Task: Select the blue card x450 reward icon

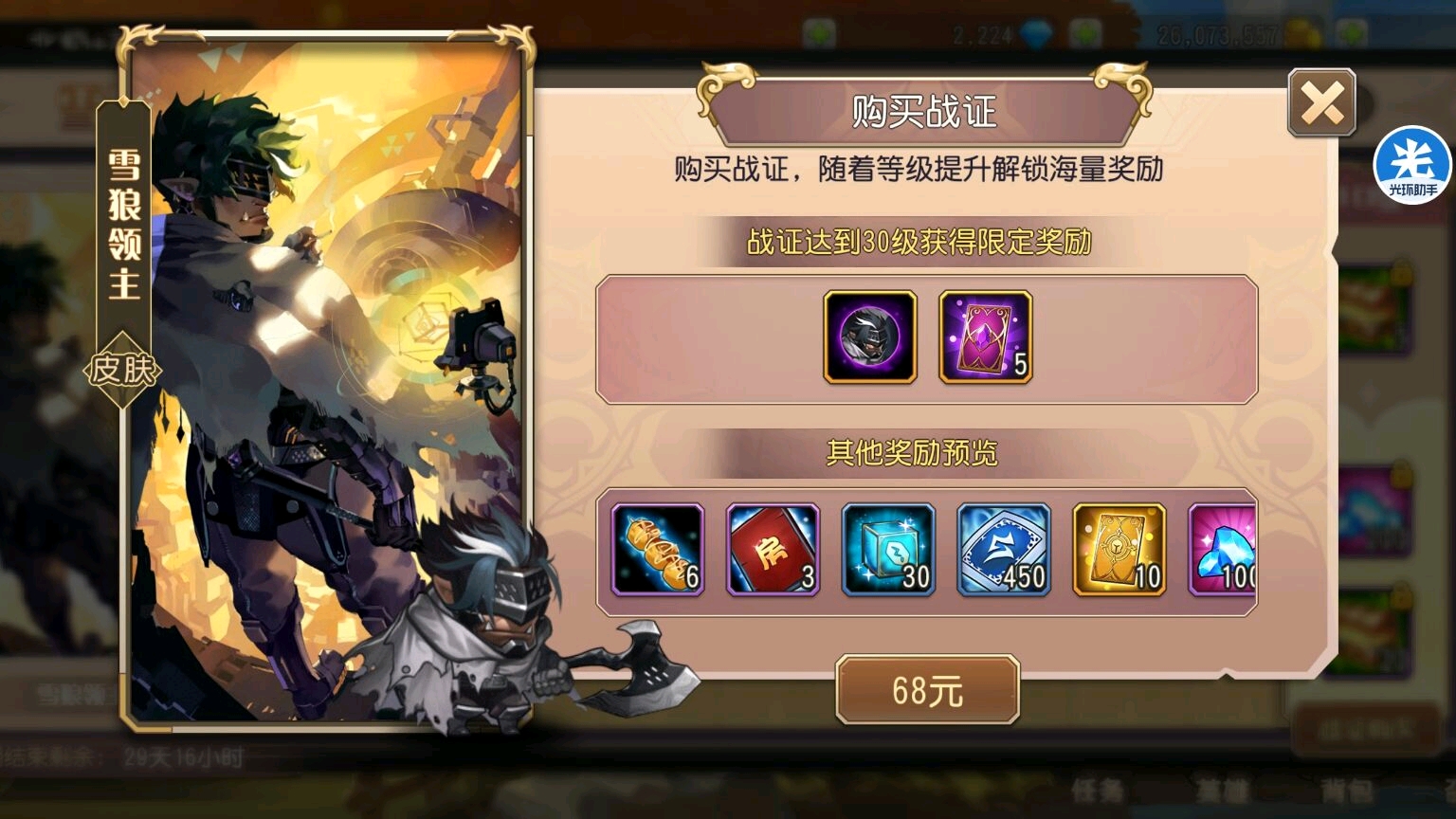Action: 1005,548
